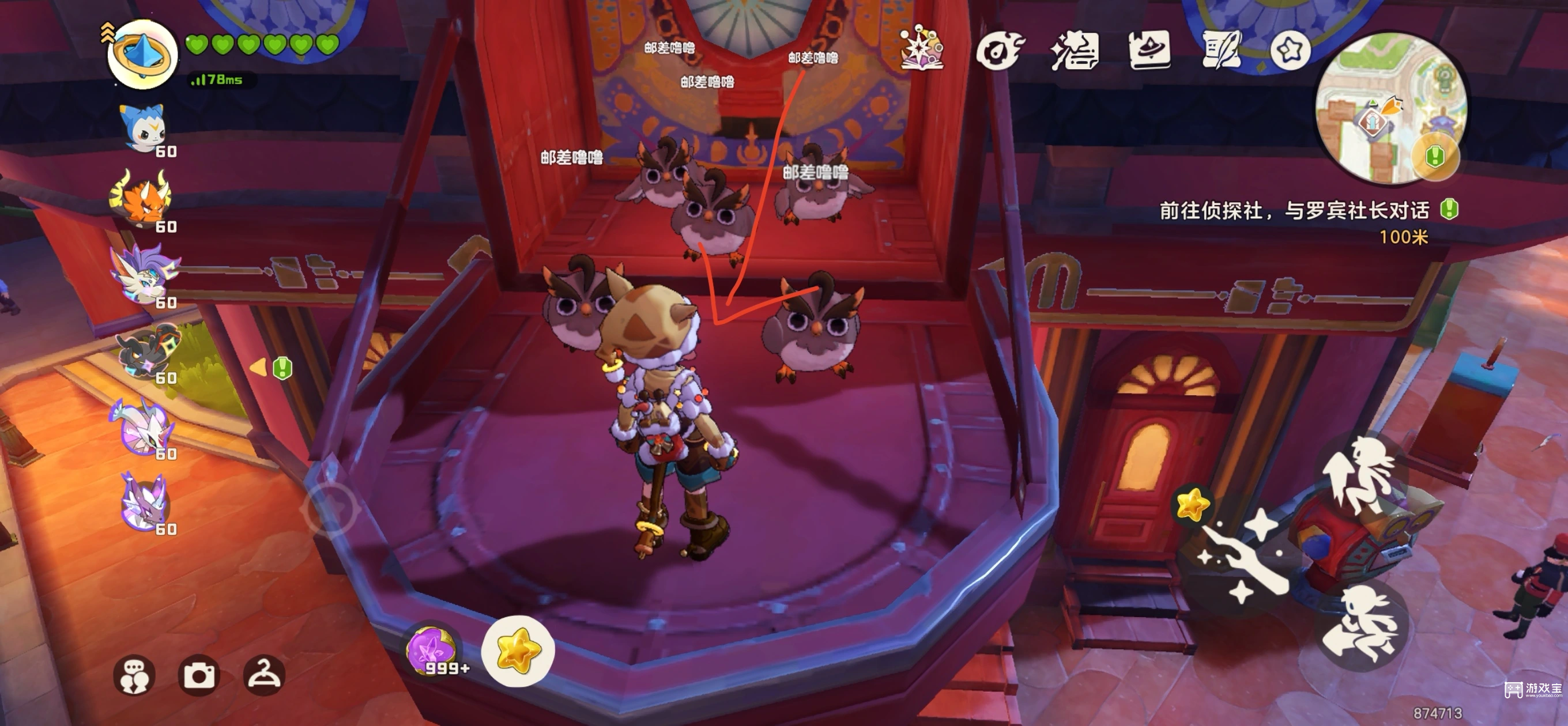Open the chat bubbles button
Screen dimensions: 1568x726
(x=134, y=675)
